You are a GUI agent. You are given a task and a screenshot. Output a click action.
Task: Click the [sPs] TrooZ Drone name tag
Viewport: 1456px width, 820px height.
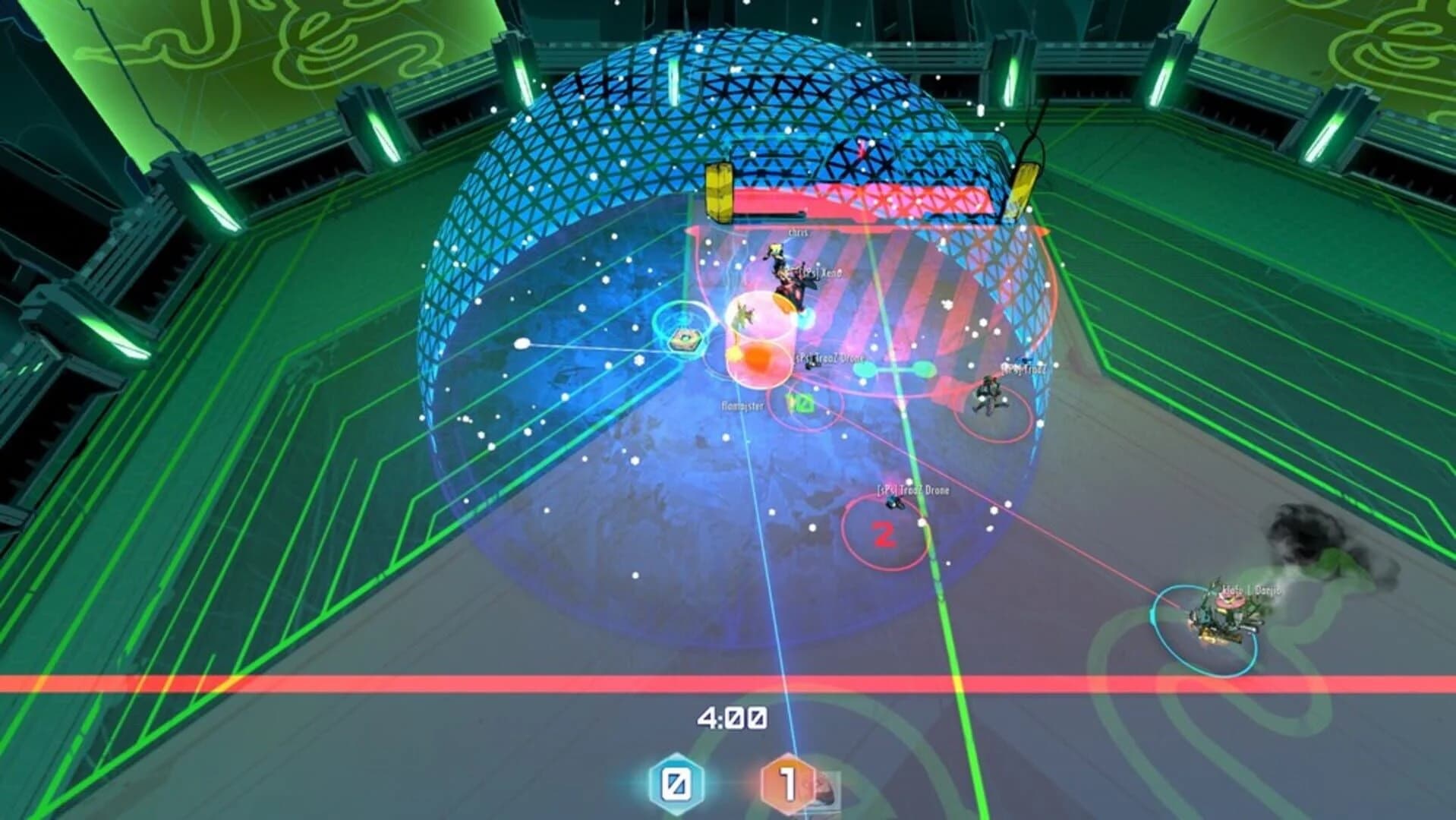click(827, 358)
